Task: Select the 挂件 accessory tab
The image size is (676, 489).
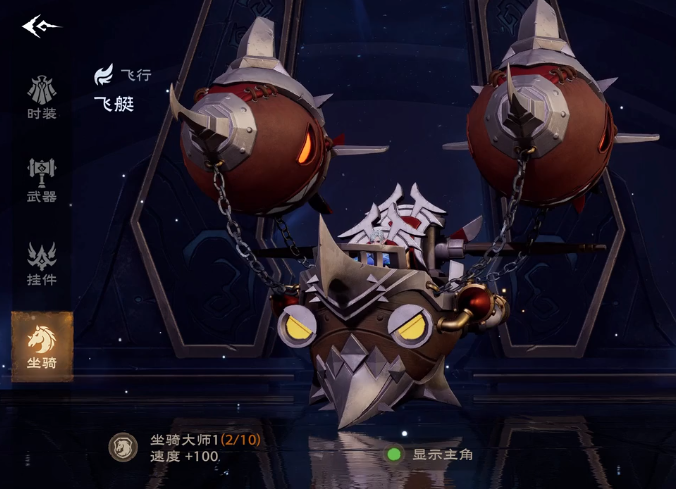Action: pos(42,263)
